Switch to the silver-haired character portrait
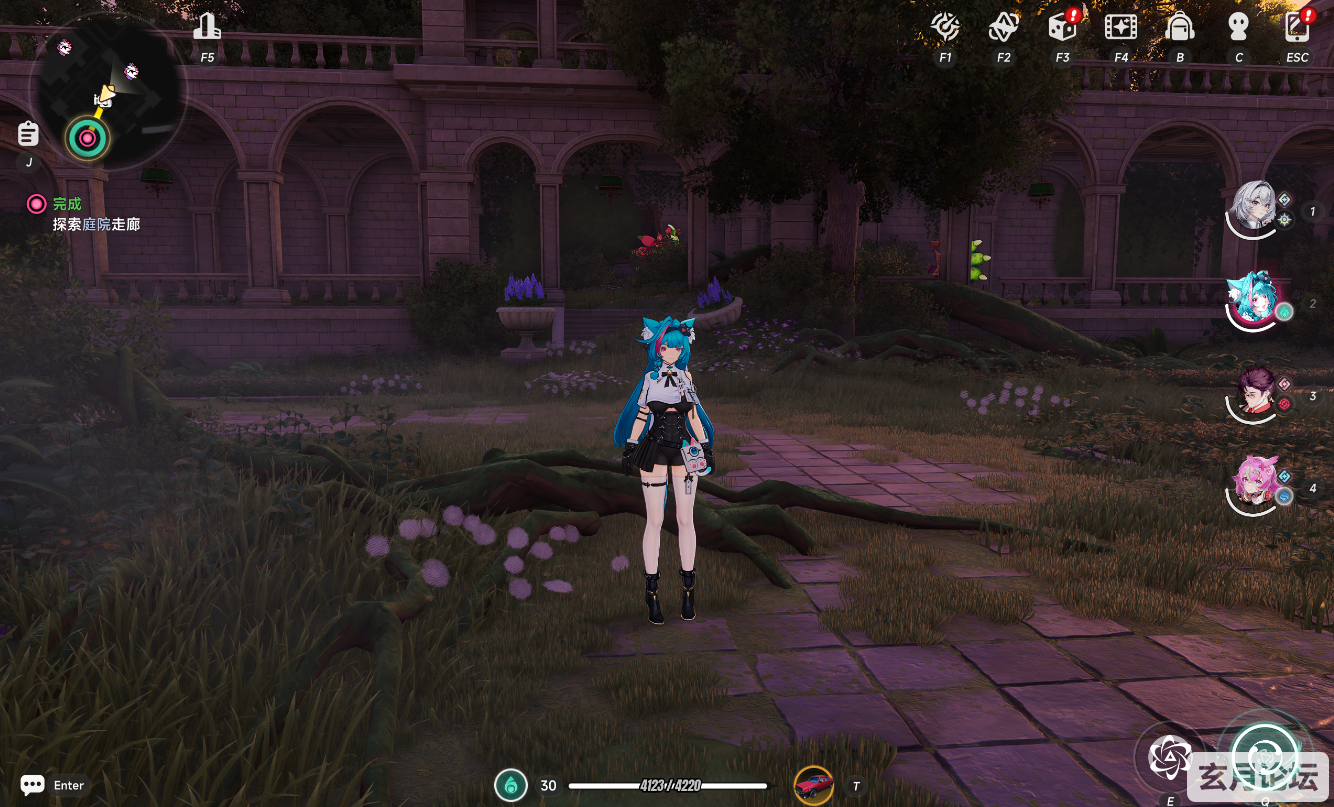 1254,208
